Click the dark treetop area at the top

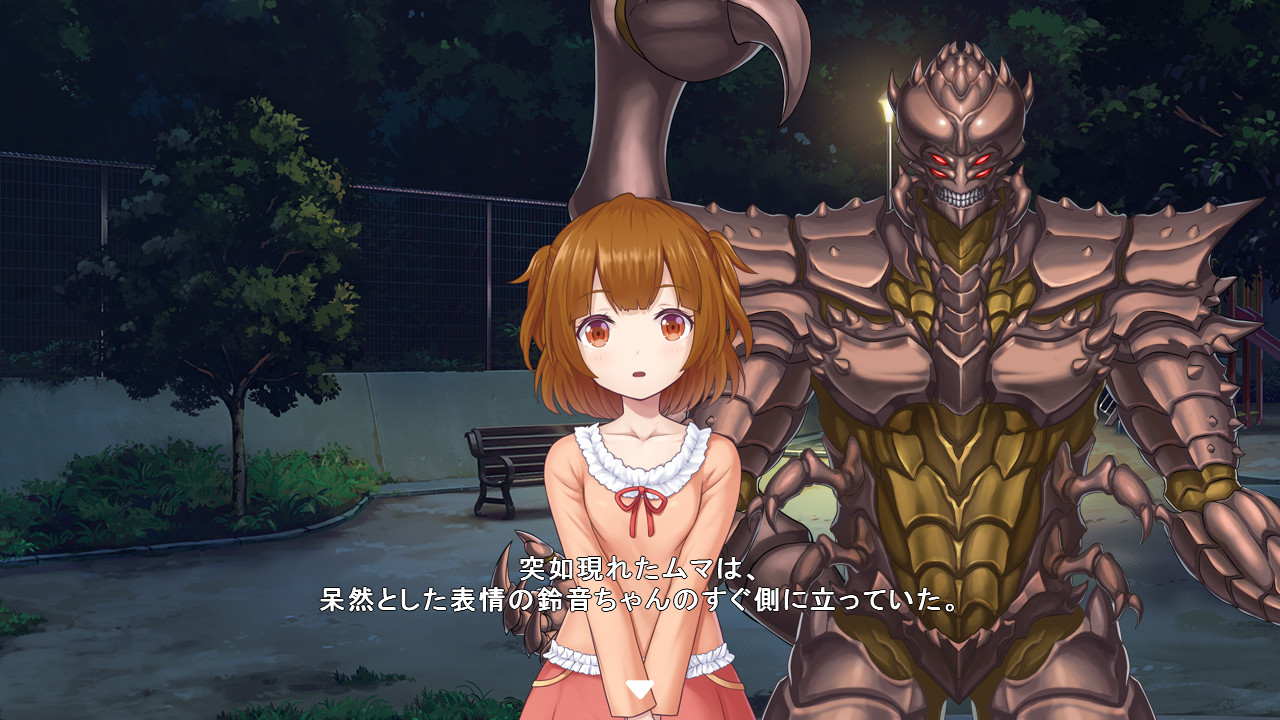click(x=300, y=60)
